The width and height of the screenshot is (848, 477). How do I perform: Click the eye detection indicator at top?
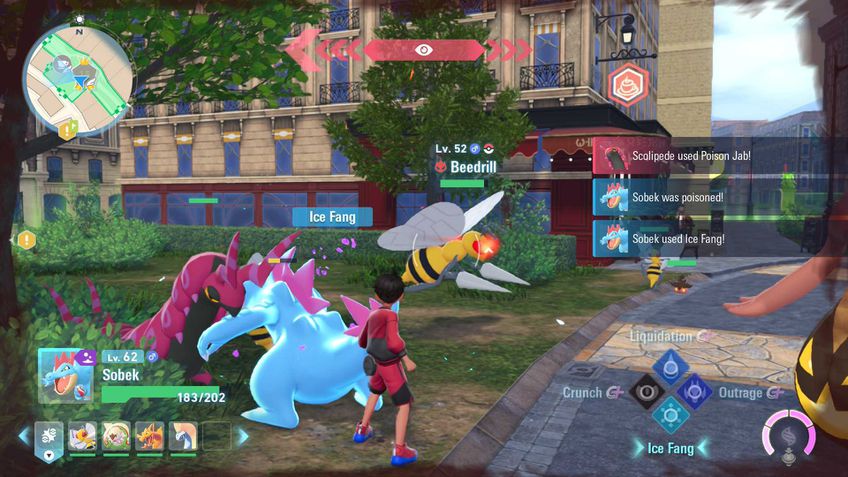[x=424, y=49]
